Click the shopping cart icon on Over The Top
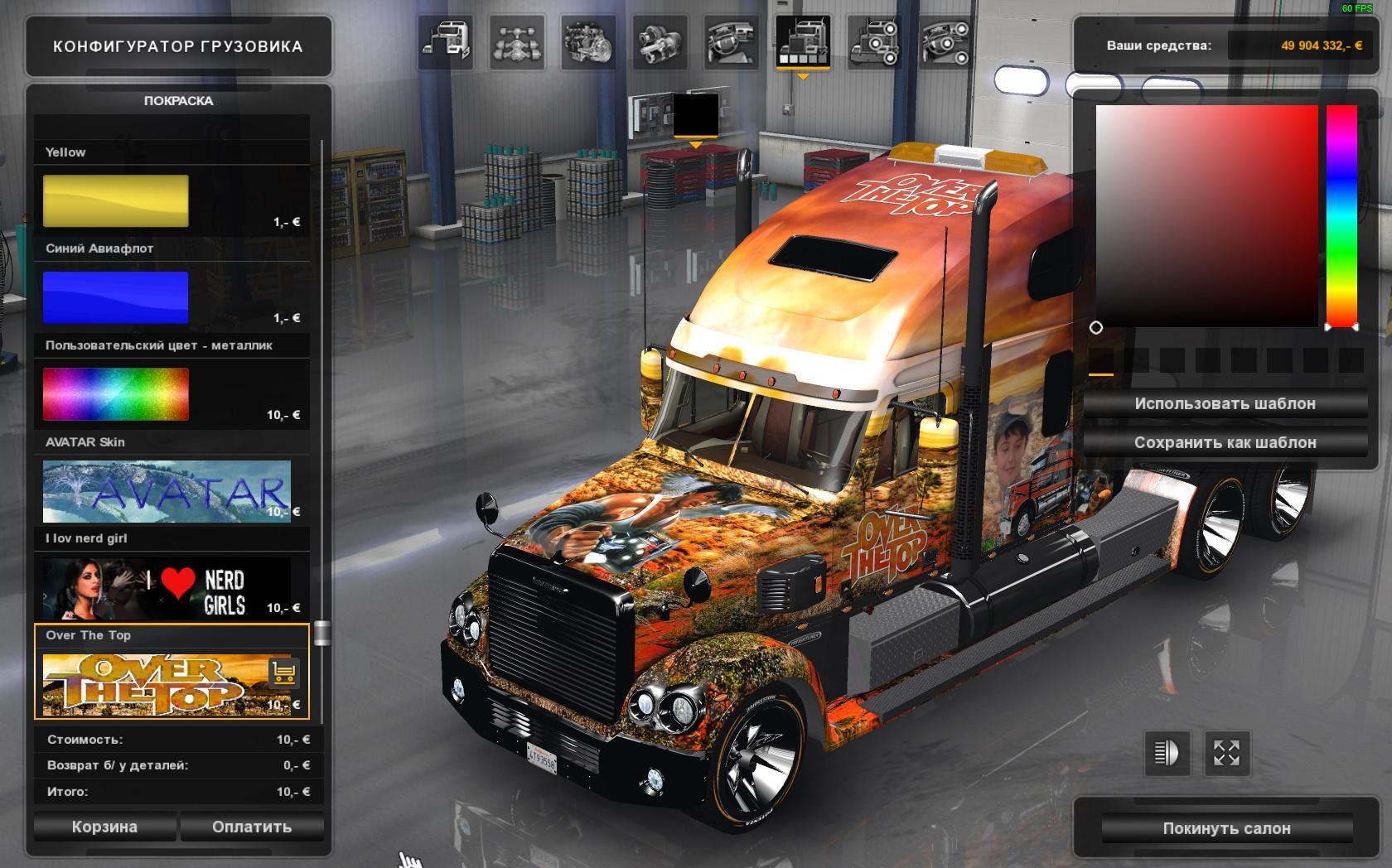The image size is (1392, 868). click(283, 673)
